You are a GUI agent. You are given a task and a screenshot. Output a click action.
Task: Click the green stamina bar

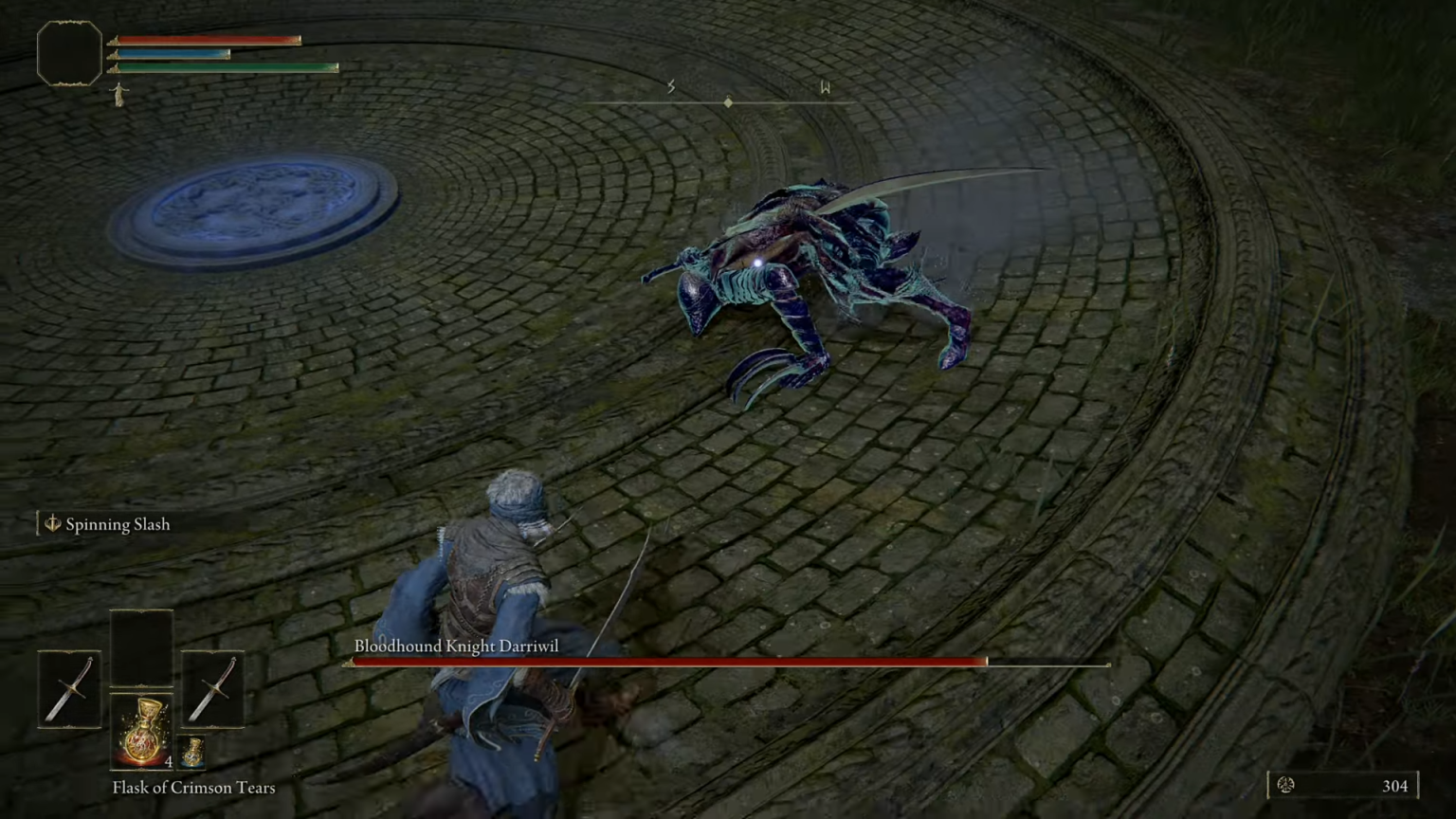(x=227, y=68)
